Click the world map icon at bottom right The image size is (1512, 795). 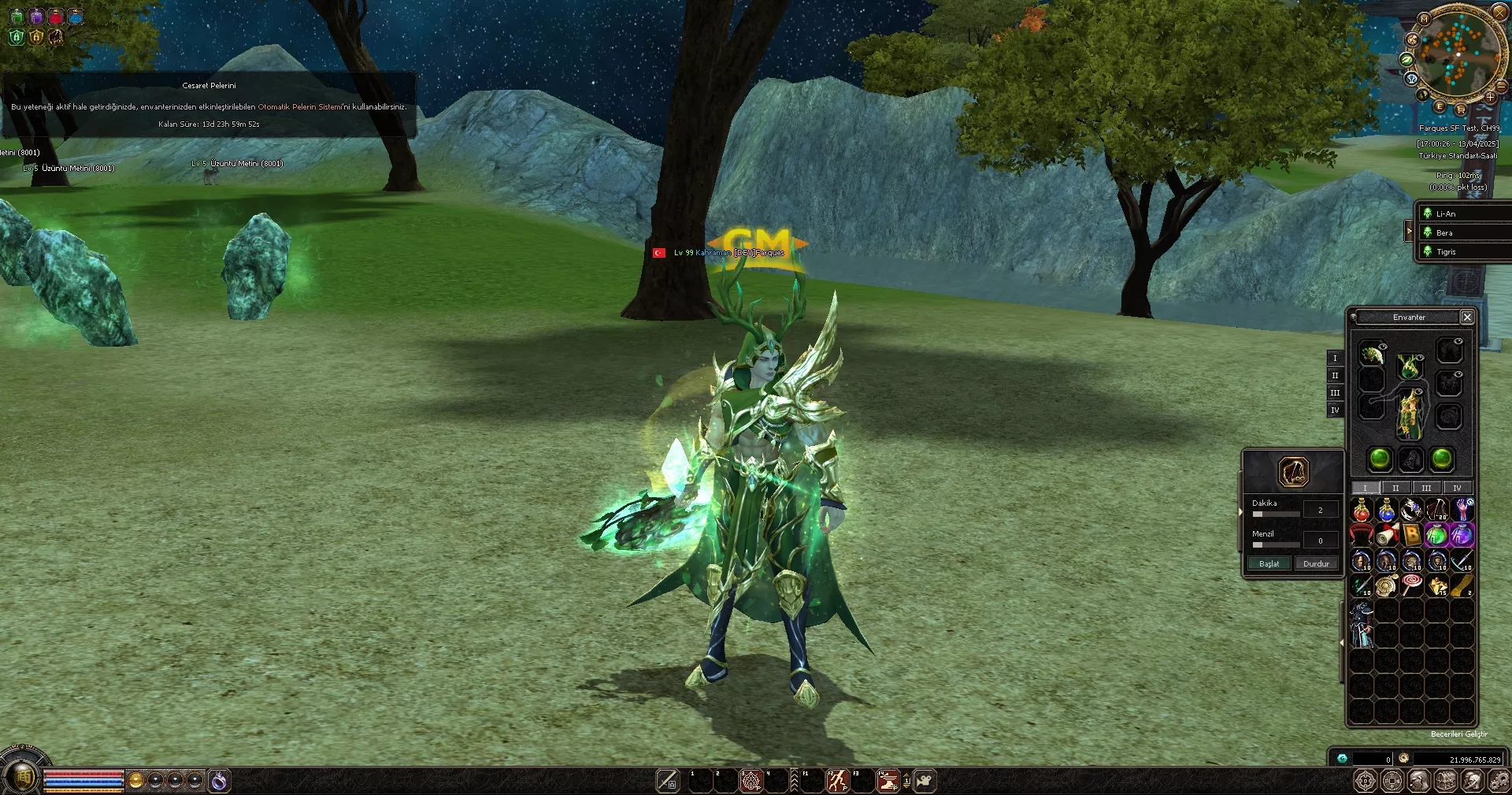coord(1366,780)
